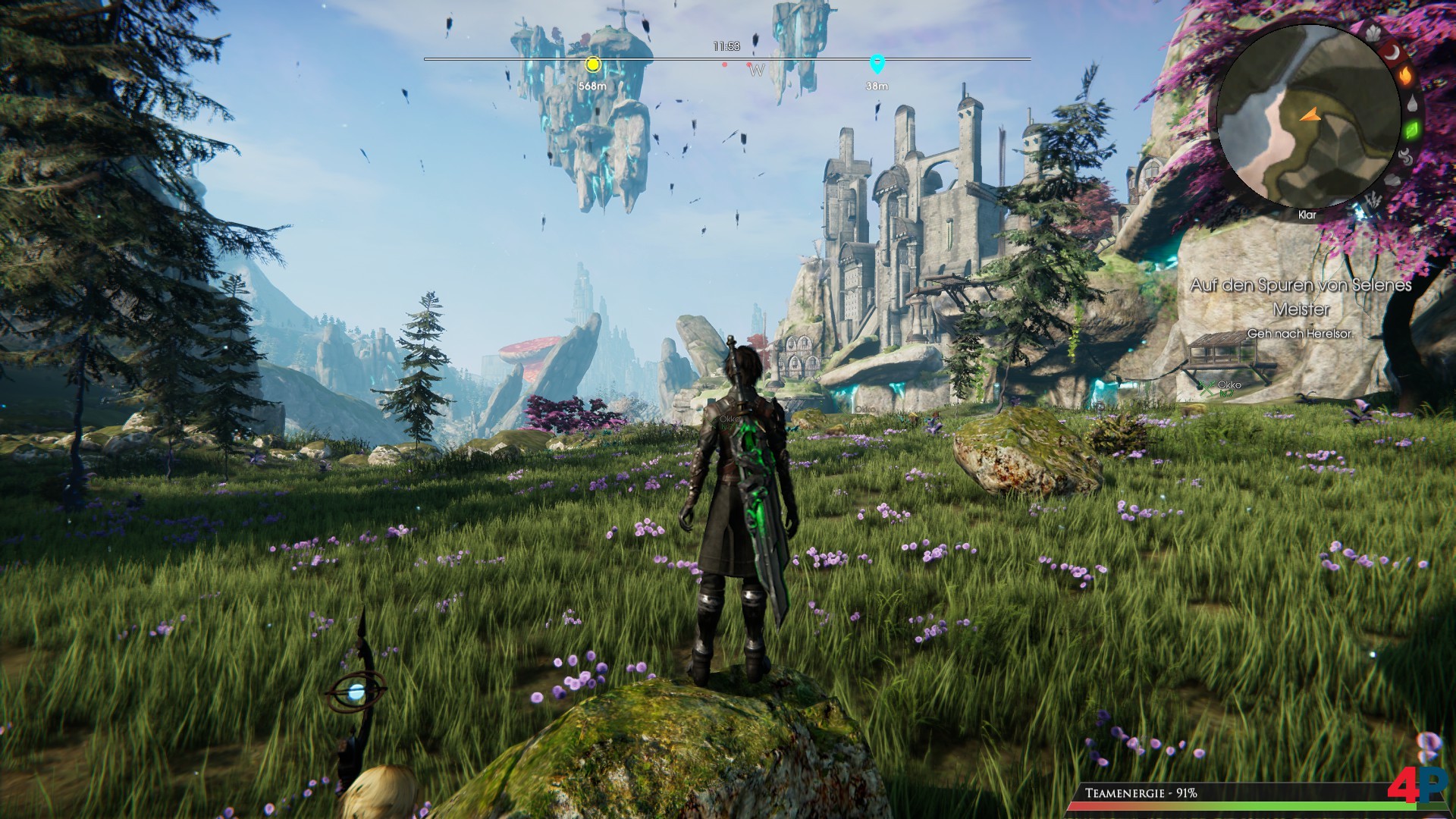Image resolution: width=1456 pixels, height=819 pixels.
Task: Select the yellow quest marker on the compass
Action: tap(592, 64)
